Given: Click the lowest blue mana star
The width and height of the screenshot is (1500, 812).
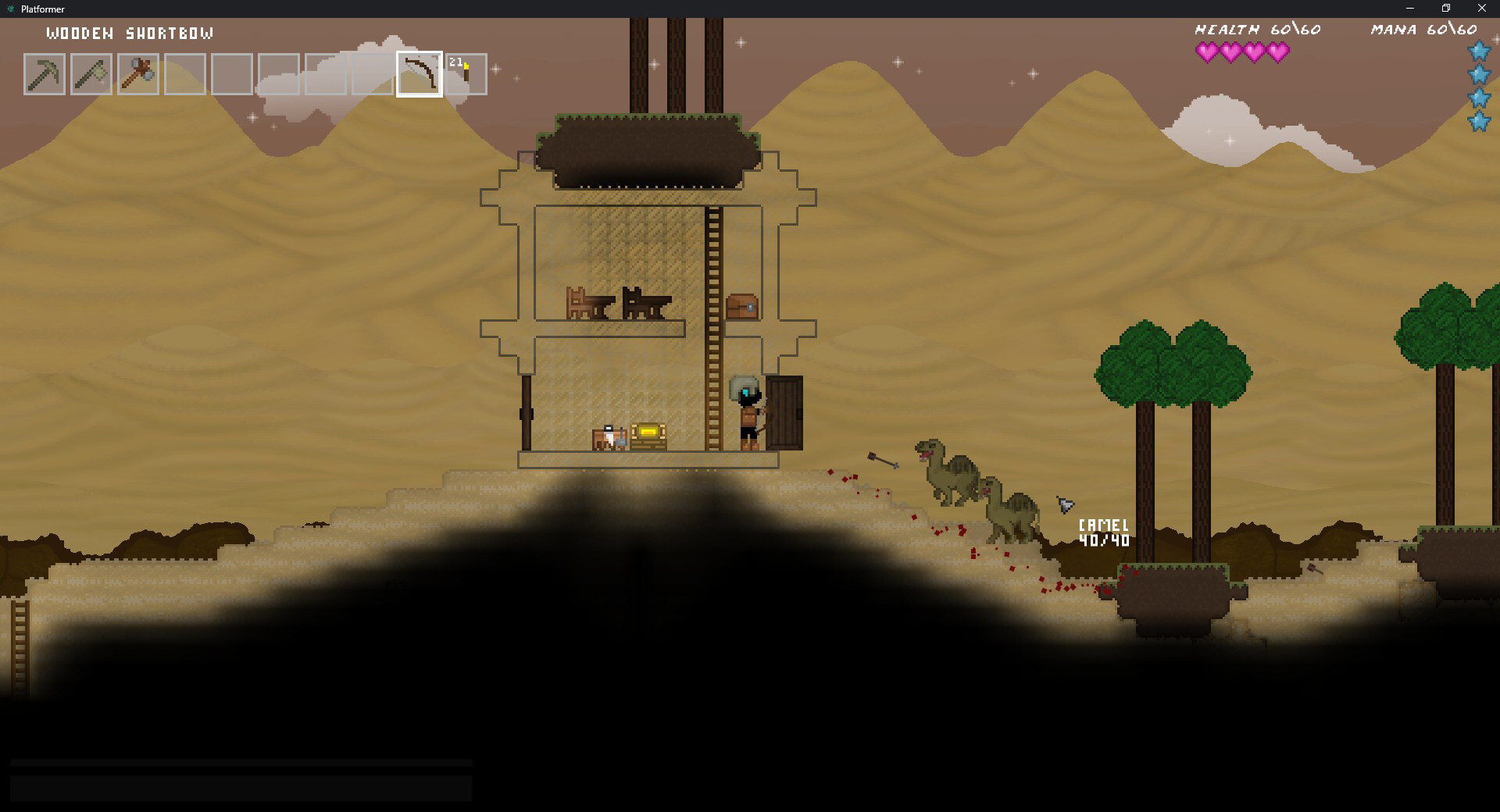Looking at the screenshot, I should pyautogui.click(x=1477, y=123).
